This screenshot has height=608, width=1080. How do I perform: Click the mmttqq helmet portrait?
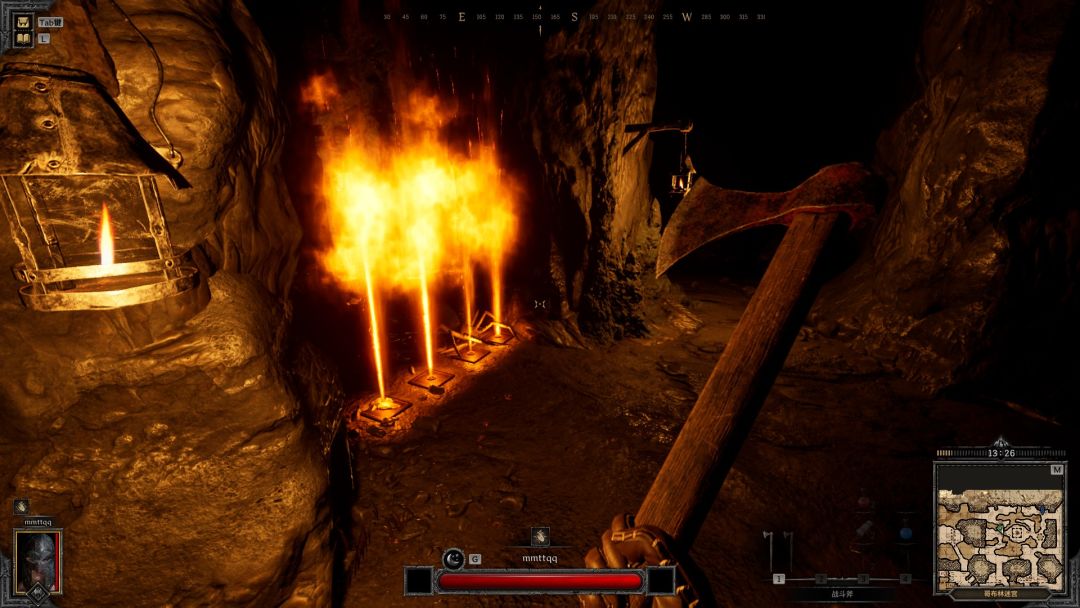38,559
